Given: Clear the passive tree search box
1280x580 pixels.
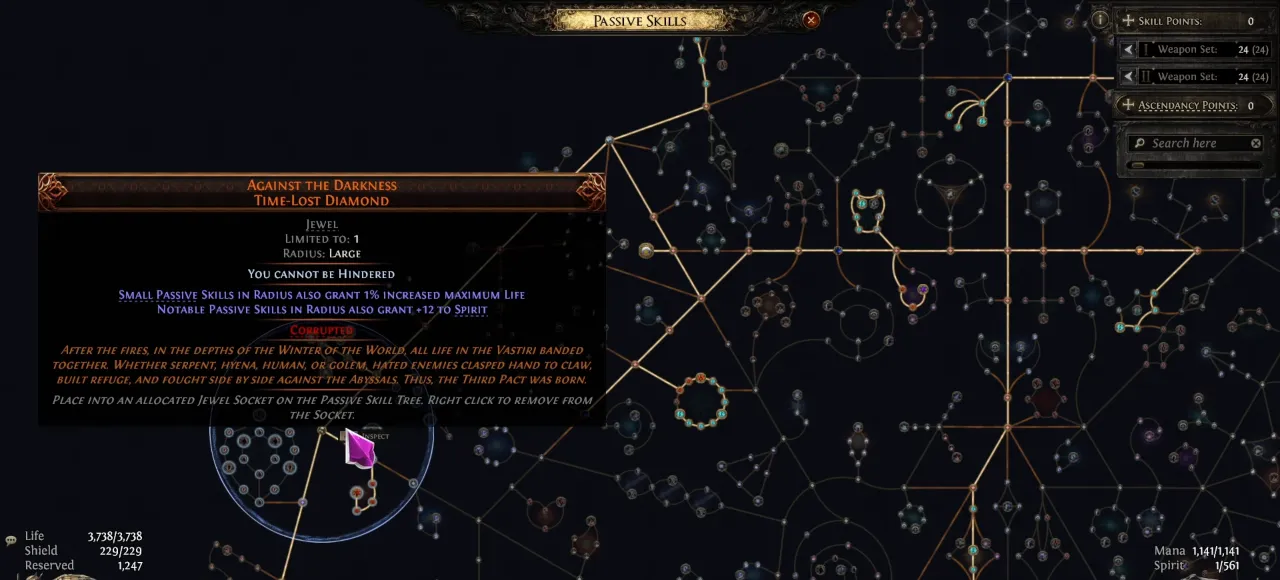Looking at the screenshot, I should click(1256, 144).
